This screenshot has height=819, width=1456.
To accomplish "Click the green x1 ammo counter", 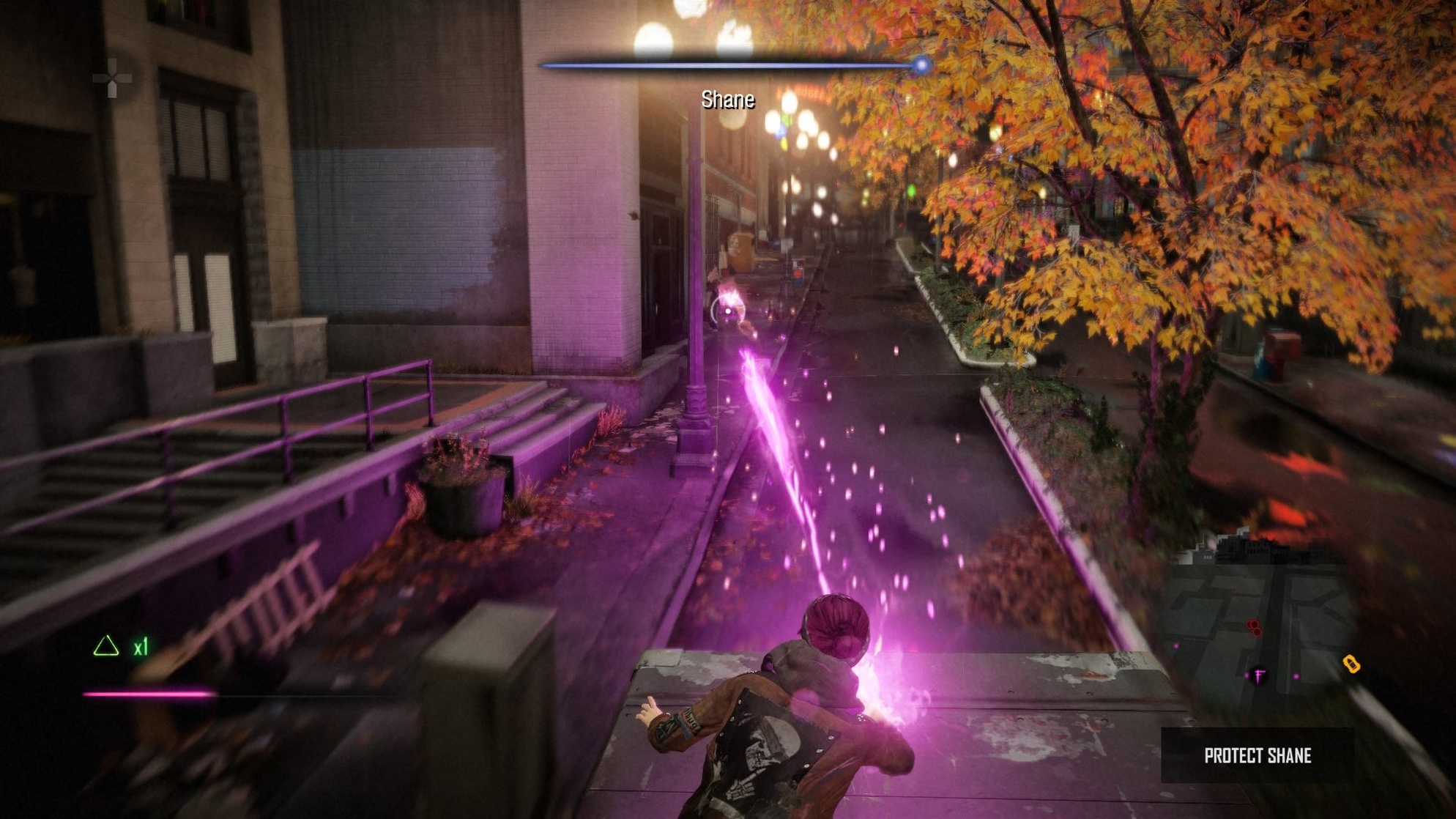I will click(140, 648).
